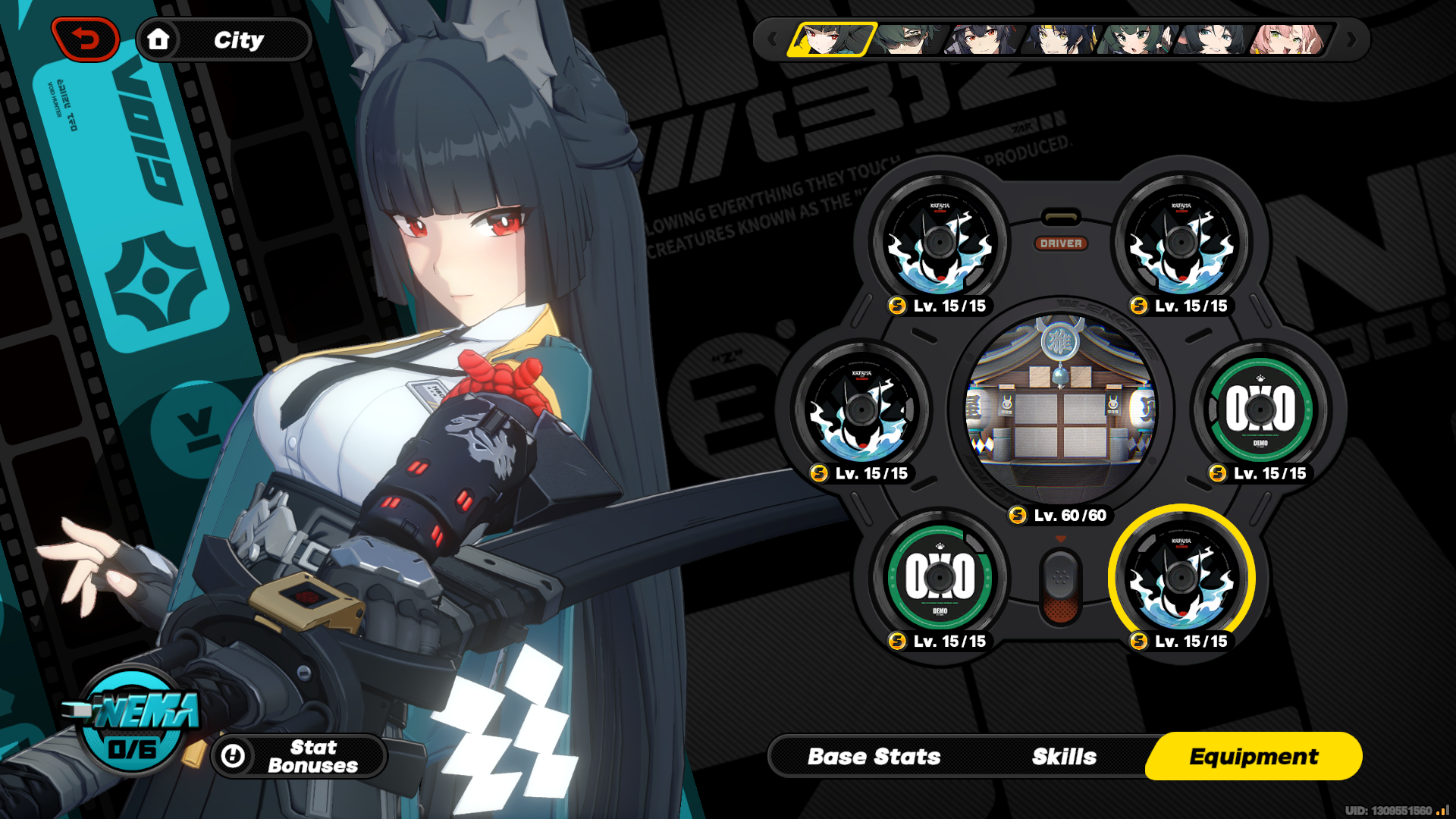Click the Lv. 60/60 W-Engine level indicator

1060,516
